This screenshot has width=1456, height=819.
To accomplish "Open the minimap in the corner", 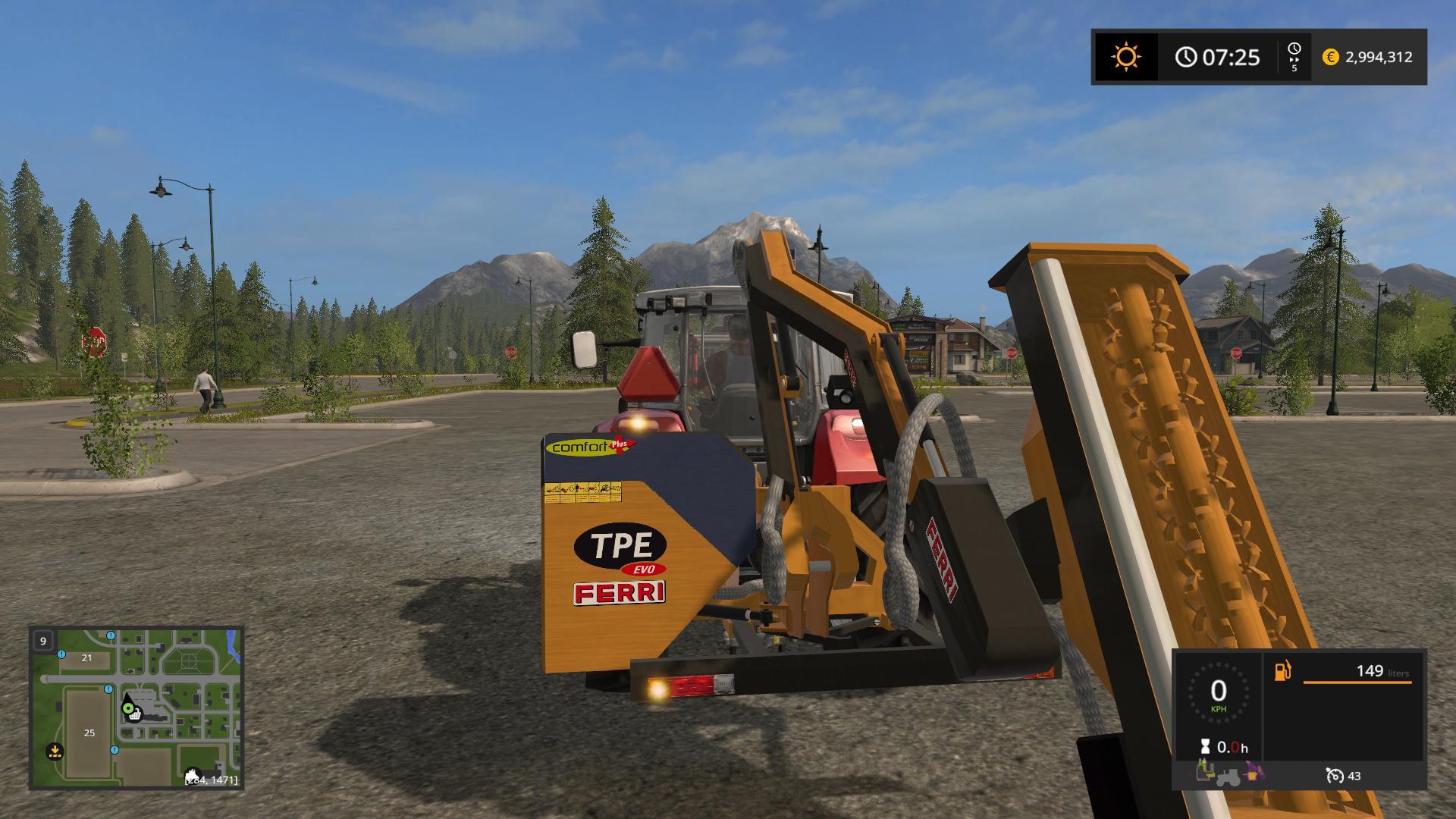I will pos(136,707).
